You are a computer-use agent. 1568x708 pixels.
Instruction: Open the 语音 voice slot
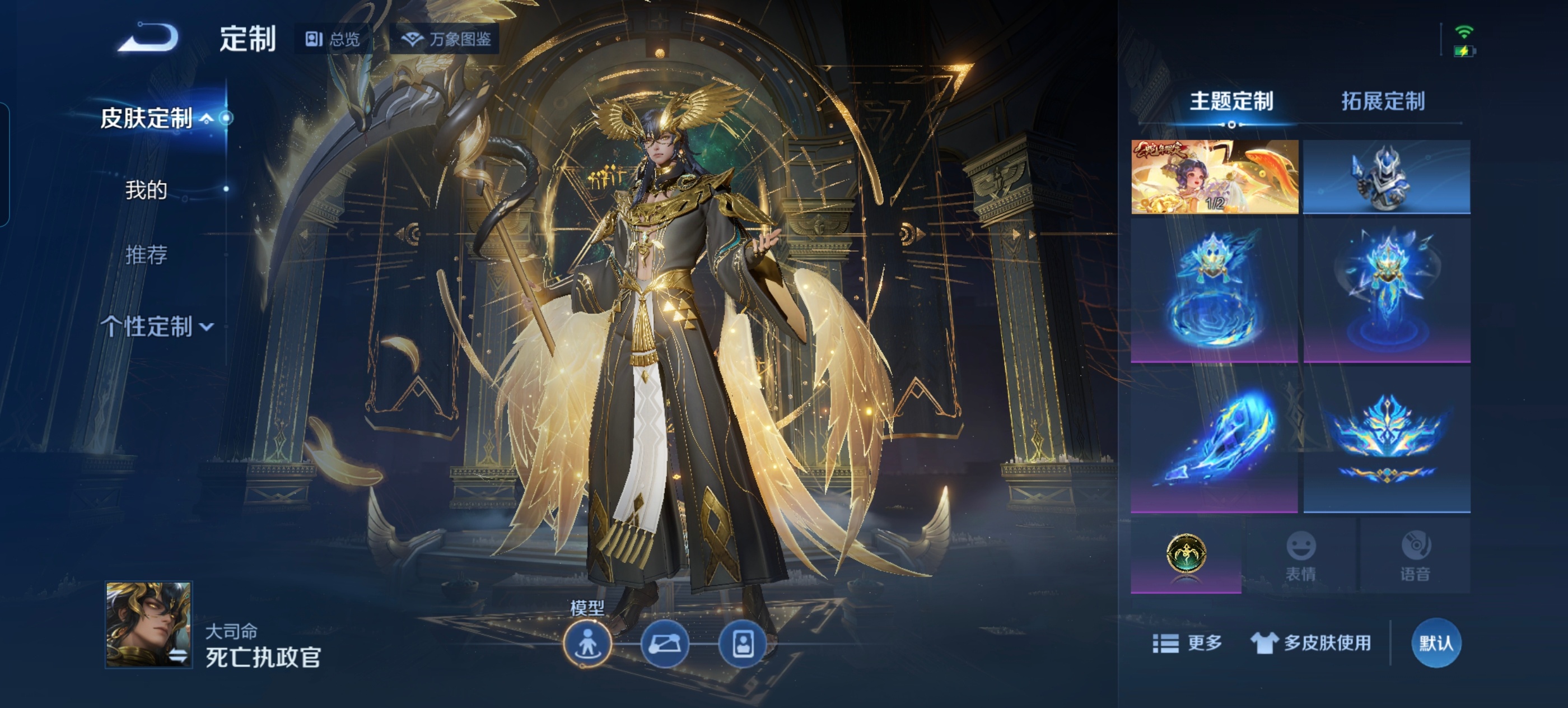[x=1415, y=555]
